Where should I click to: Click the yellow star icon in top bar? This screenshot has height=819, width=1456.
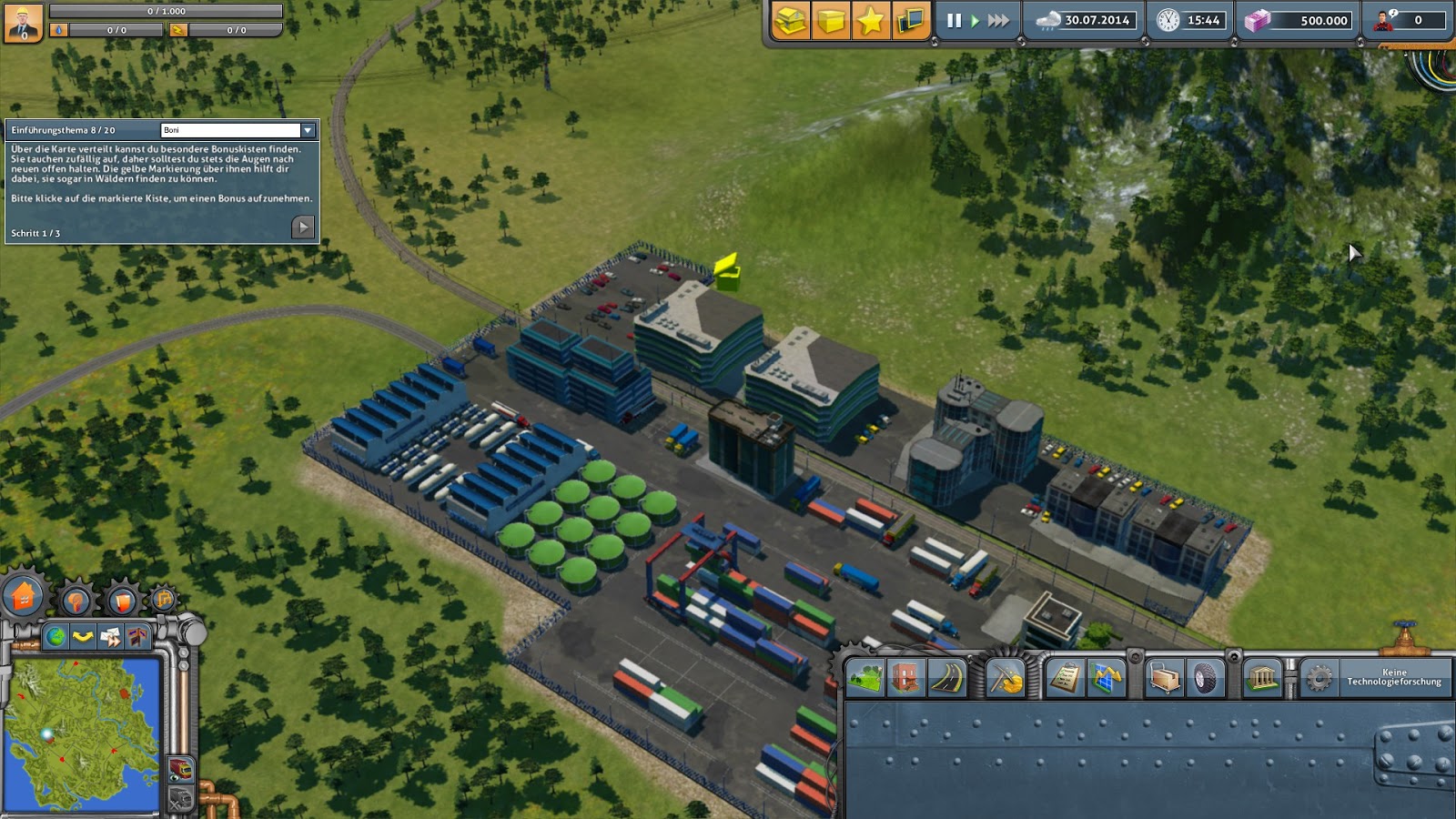[x=870, y=20]
